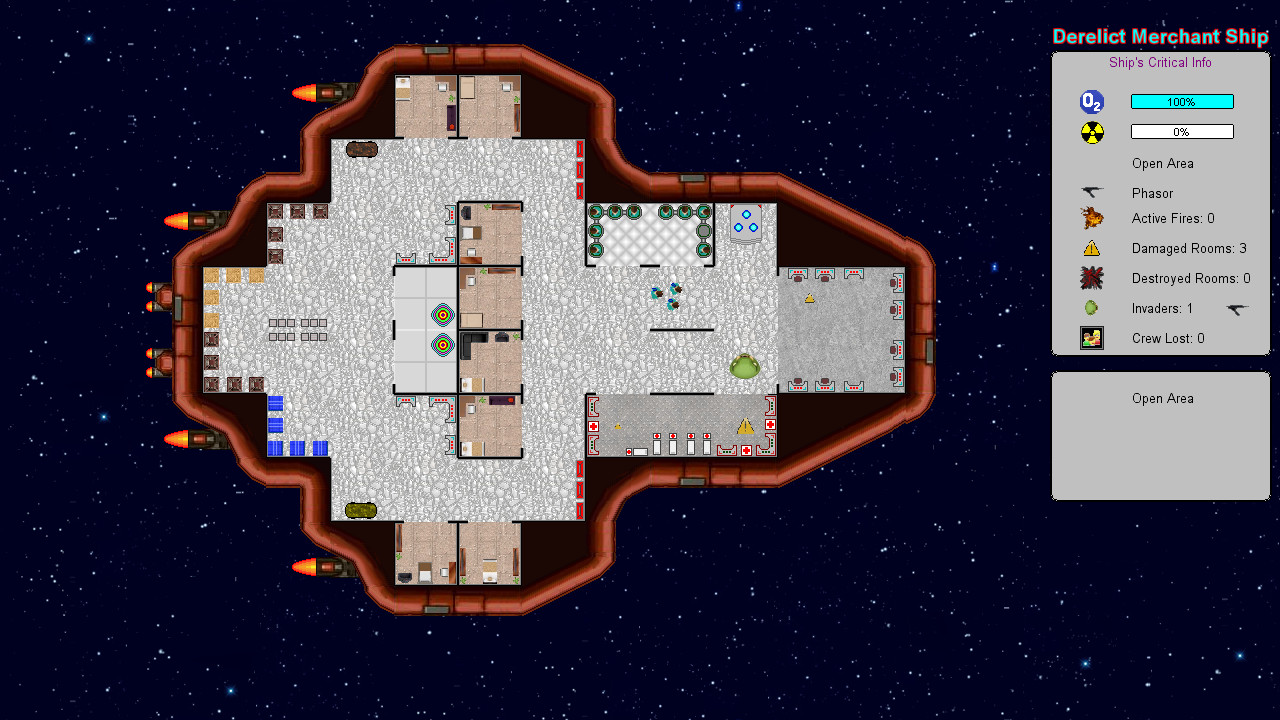Click the green alien egg Invaders icon
Image resolution: width=1280 pixels, height=720 pixels.
pos(1092,308)
